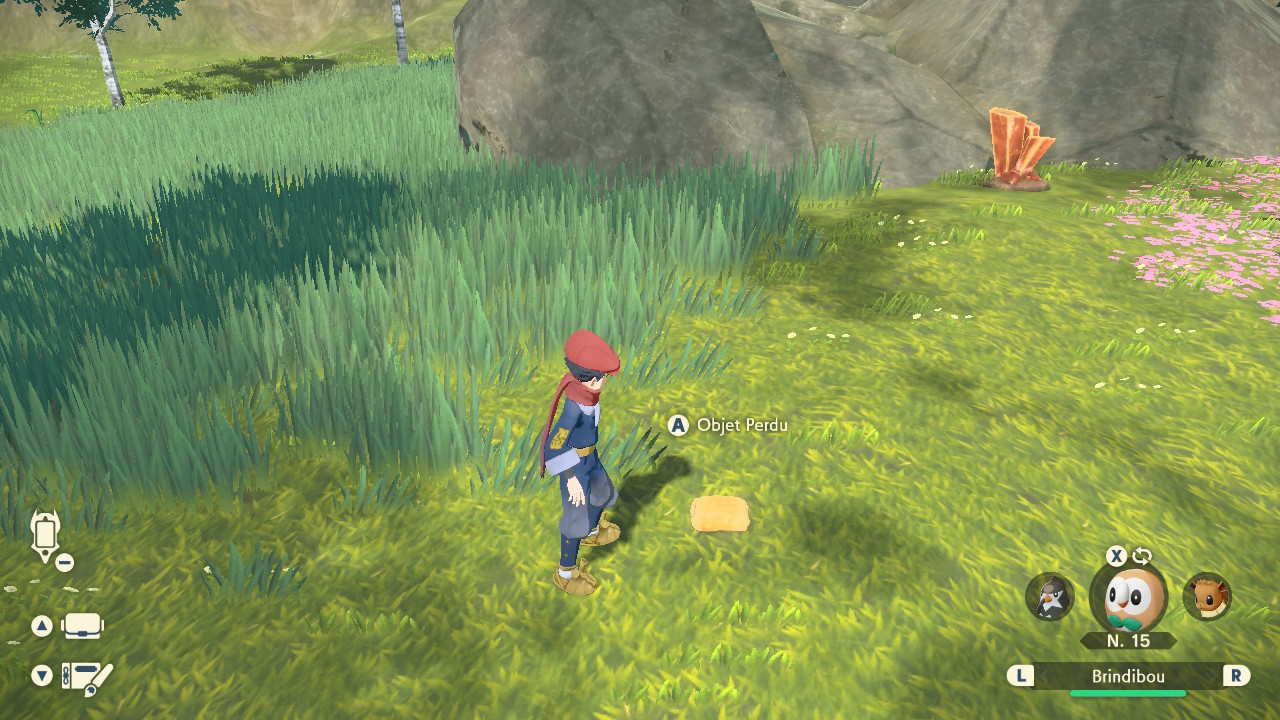Open the satchel bag icon

82,627
